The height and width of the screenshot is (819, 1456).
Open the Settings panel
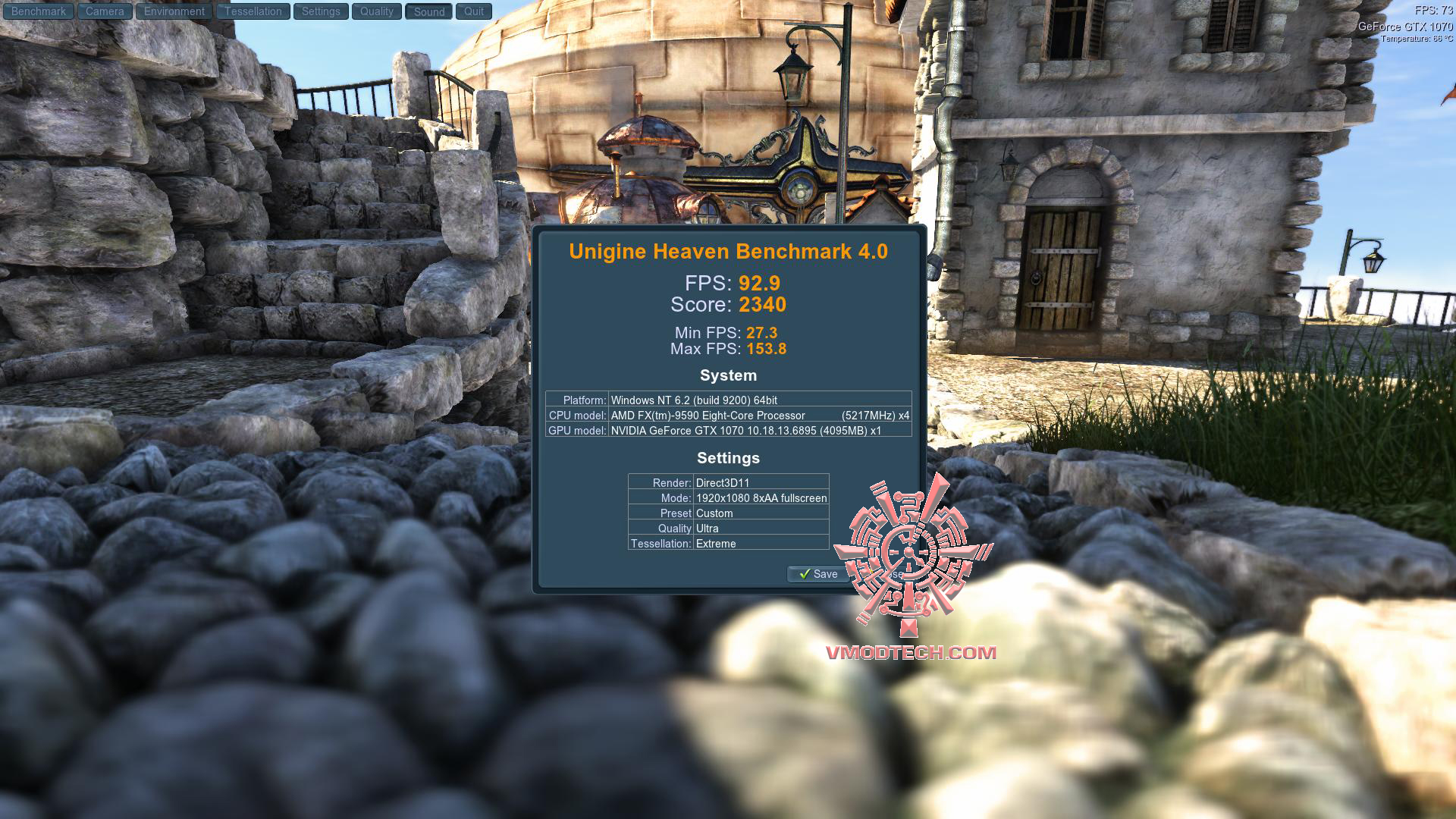coord(321,11)
